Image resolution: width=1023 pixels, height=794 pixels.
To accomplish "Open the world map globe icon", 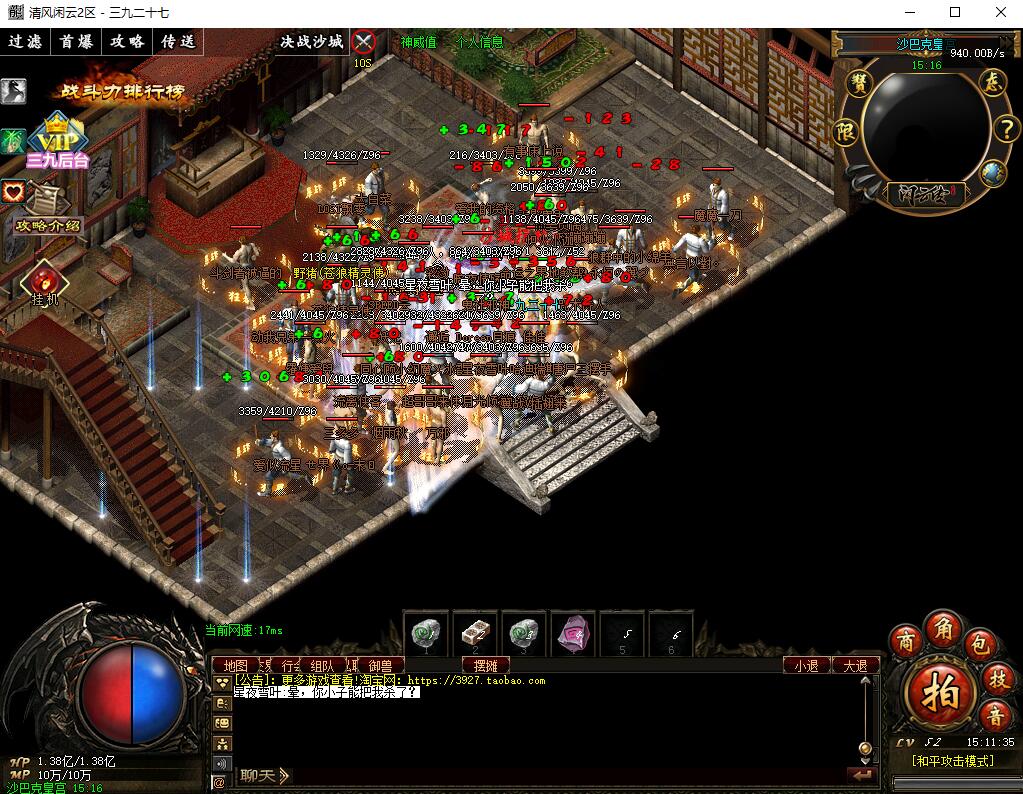I will (991, 173).
